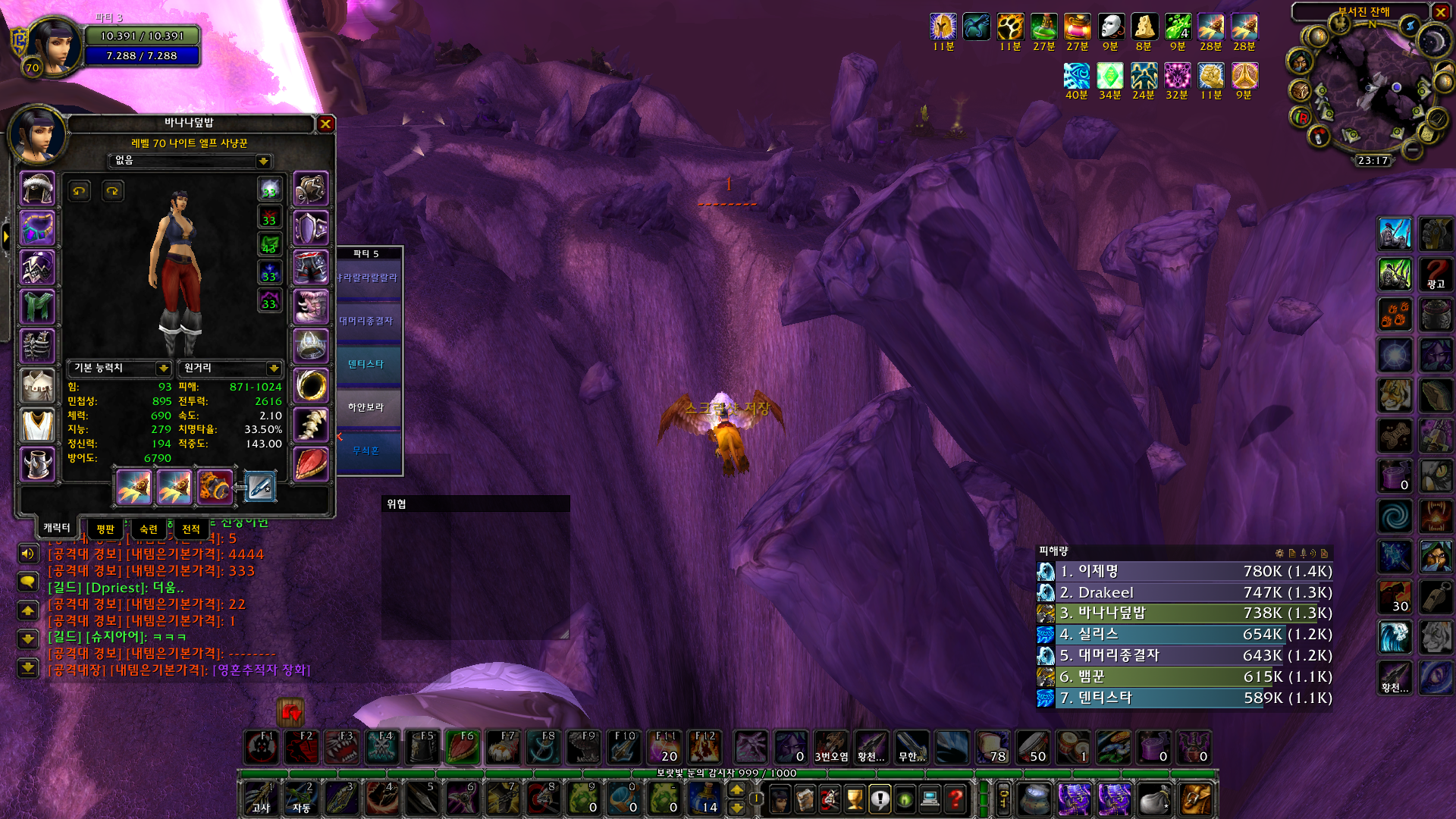The width and height of the screenshot is (1456, 819).
Task: Click the chat speech bubble menu button
Action: click(28, 582)
